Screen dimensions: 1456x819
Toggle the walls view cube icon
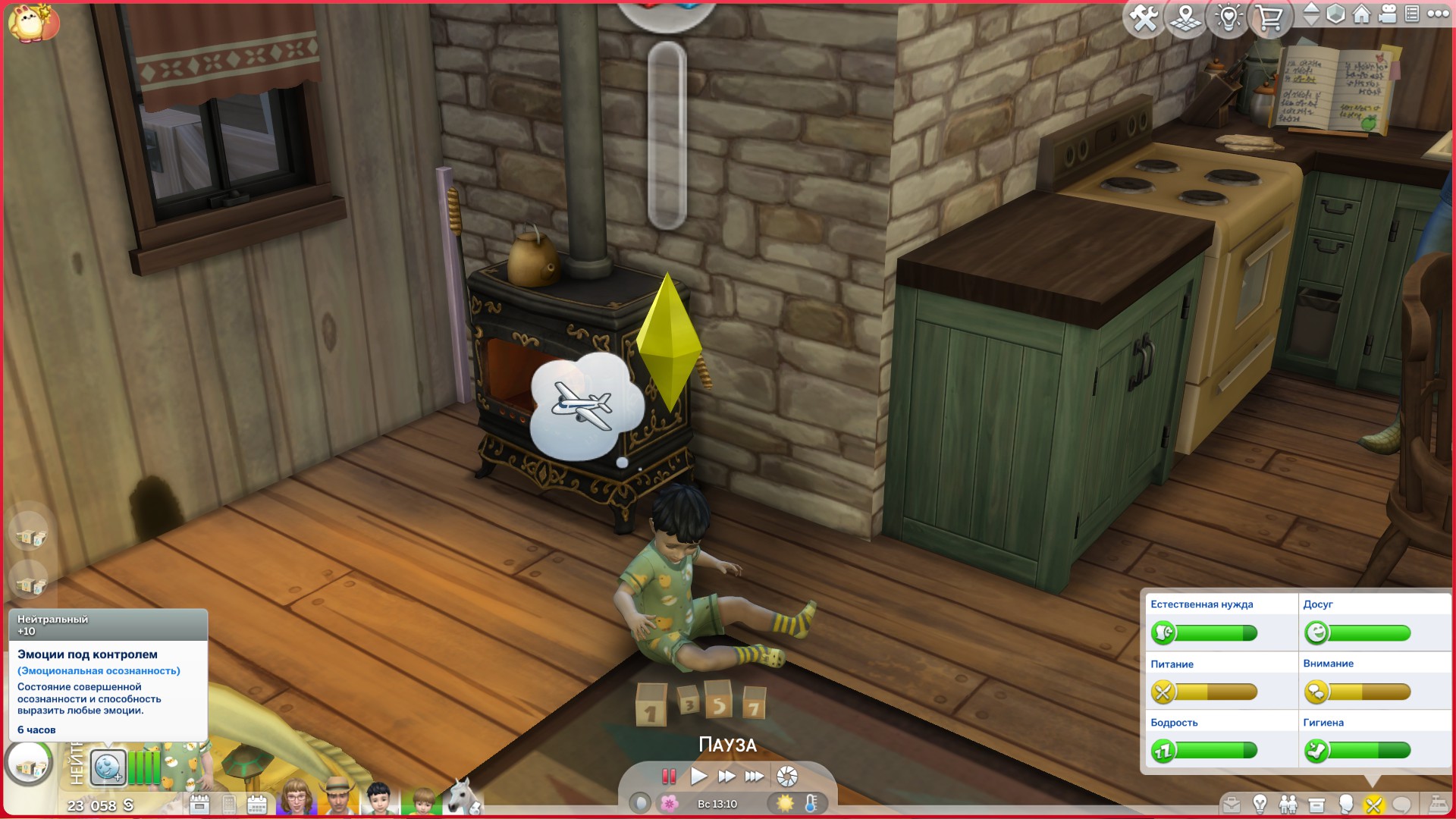tap(1335, 14)
